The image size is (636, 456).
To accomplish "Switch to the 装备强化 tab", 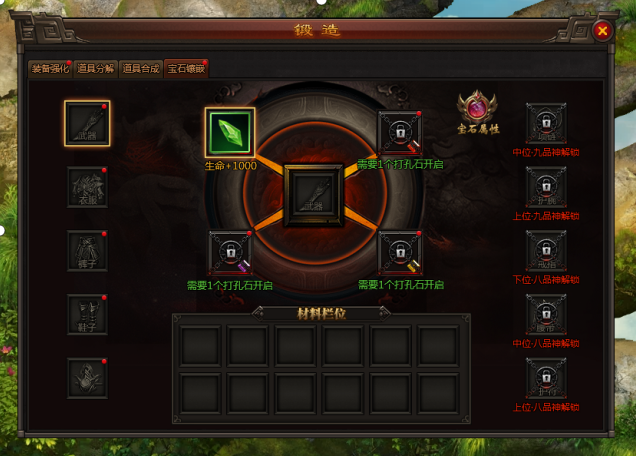I will (x=50, y=69).
